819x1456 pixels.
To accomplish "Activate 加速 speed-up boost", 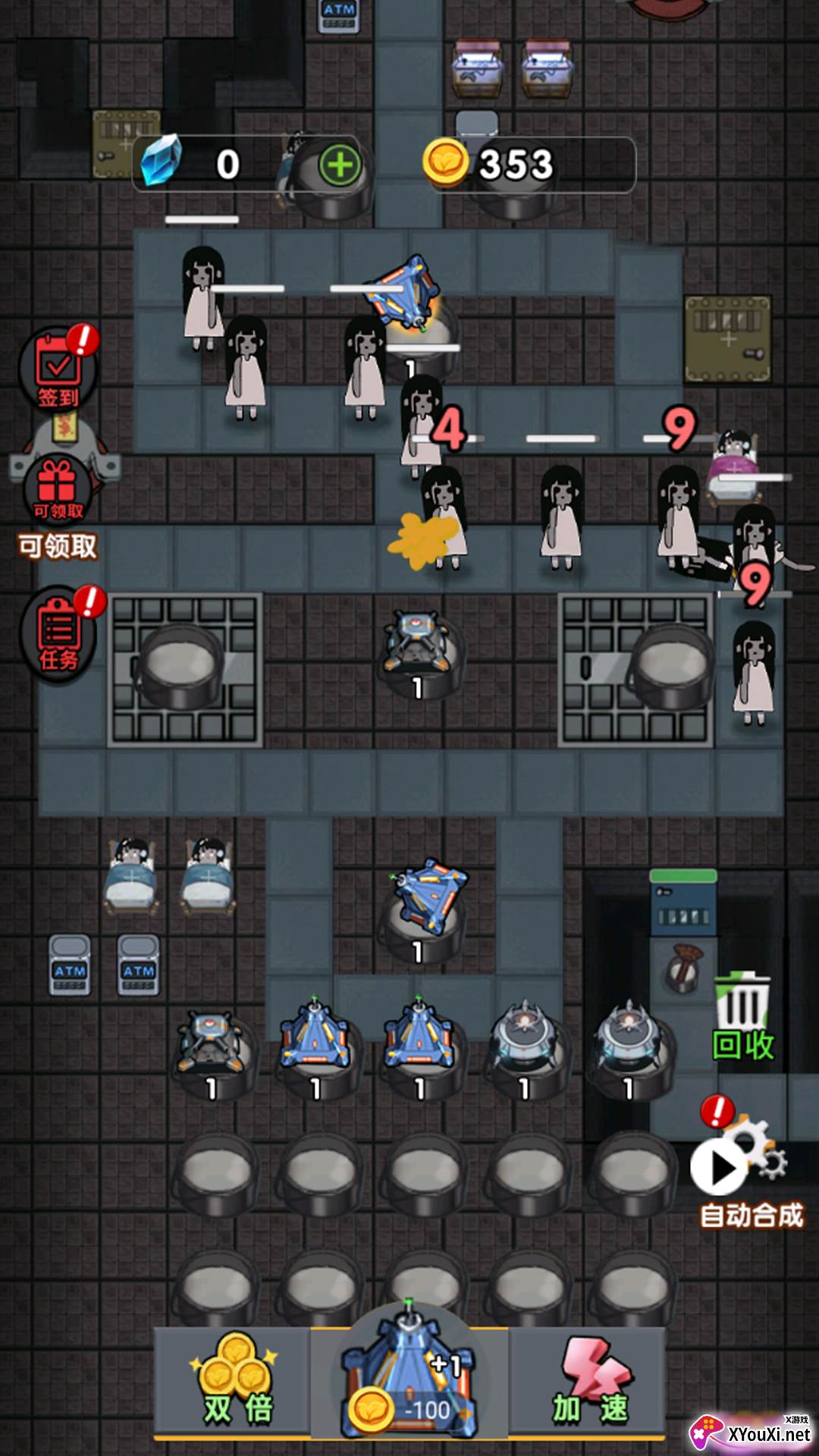I will click(590, 1382).
